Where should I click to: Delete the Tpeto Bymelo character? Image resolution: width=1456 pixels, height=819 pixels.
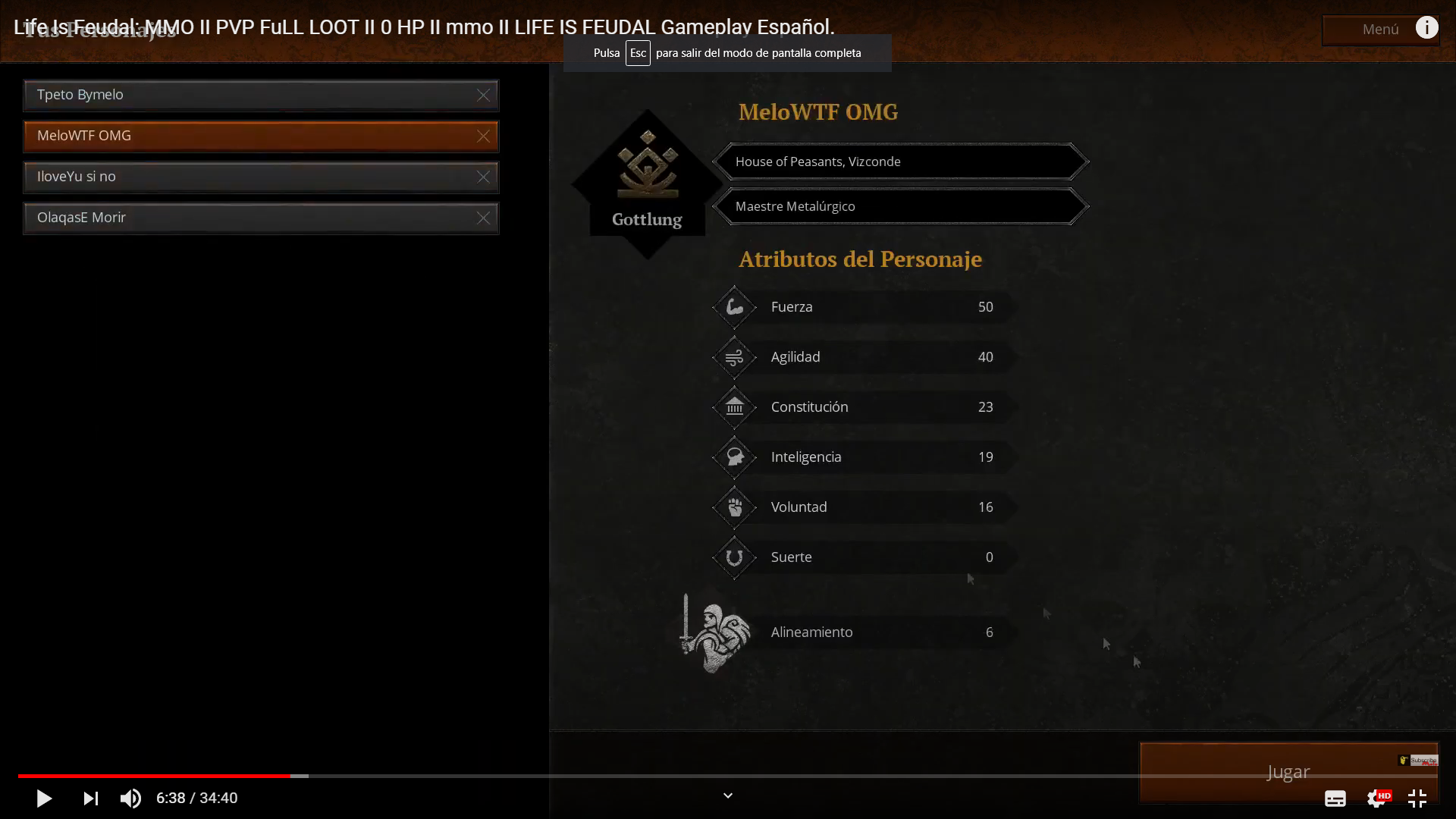(484, 95)
